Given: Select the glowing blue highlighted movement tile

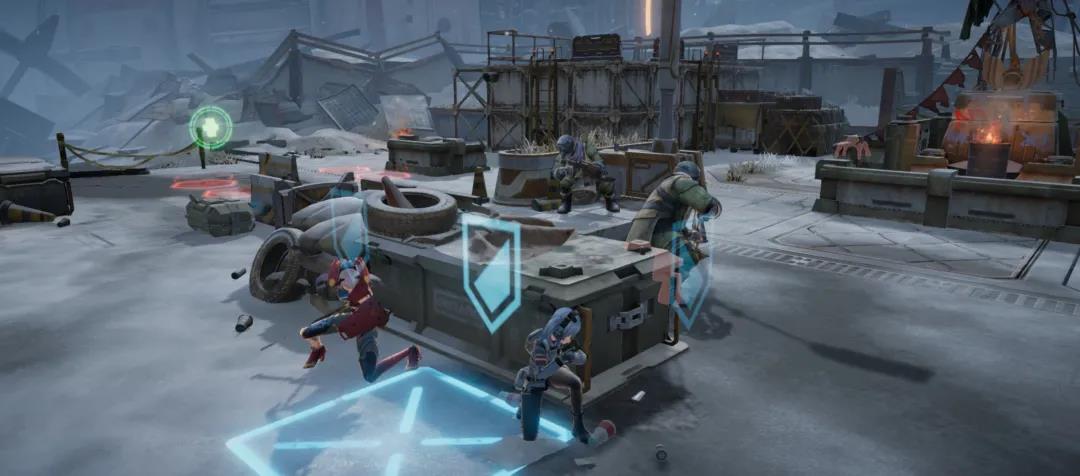Looking at the screenshot, I should [400, 425].
